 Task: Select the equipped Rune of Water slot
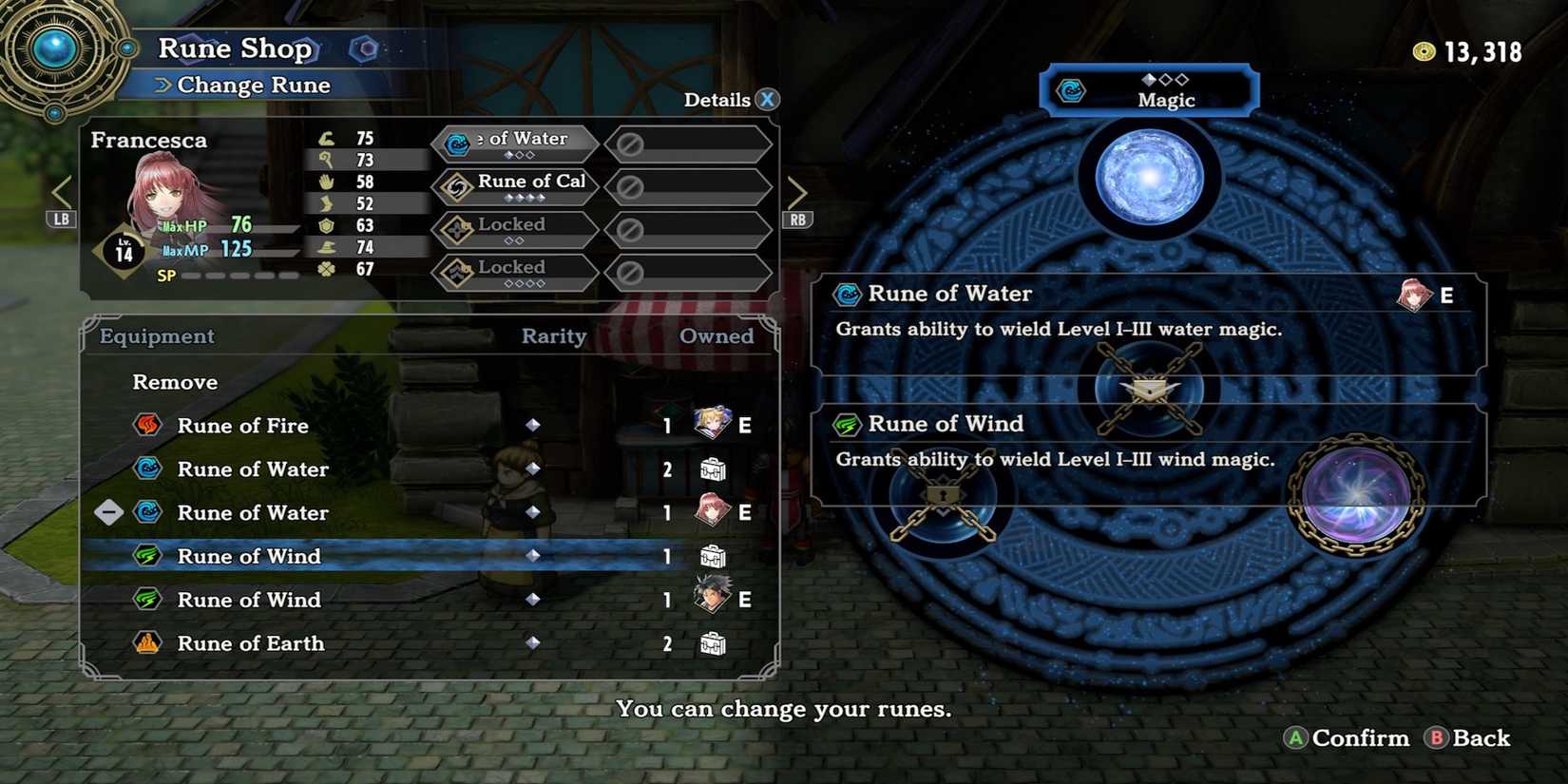coord(513,143)
